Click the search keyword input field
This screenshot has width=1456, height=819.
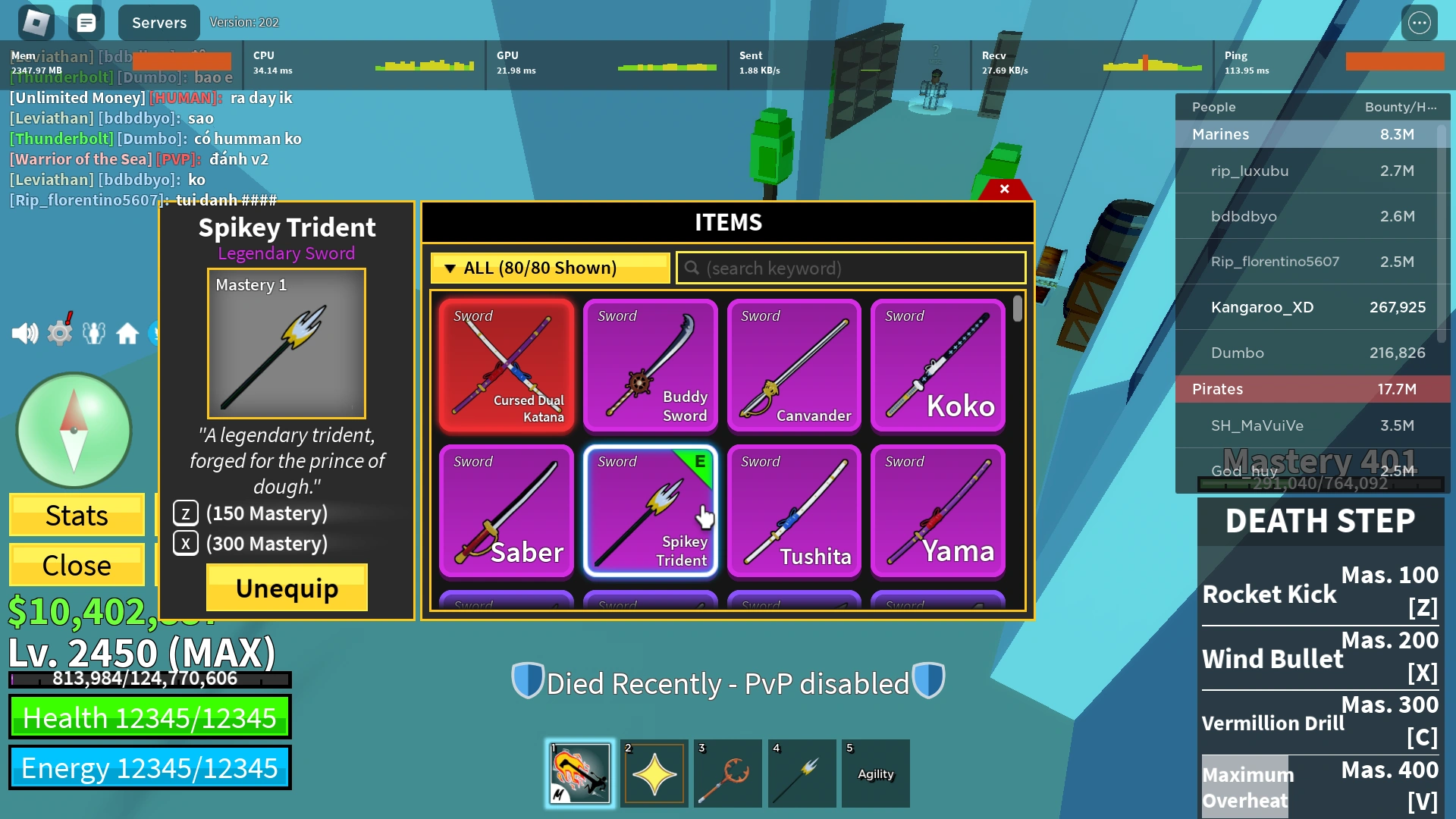(x=849, y=268)
